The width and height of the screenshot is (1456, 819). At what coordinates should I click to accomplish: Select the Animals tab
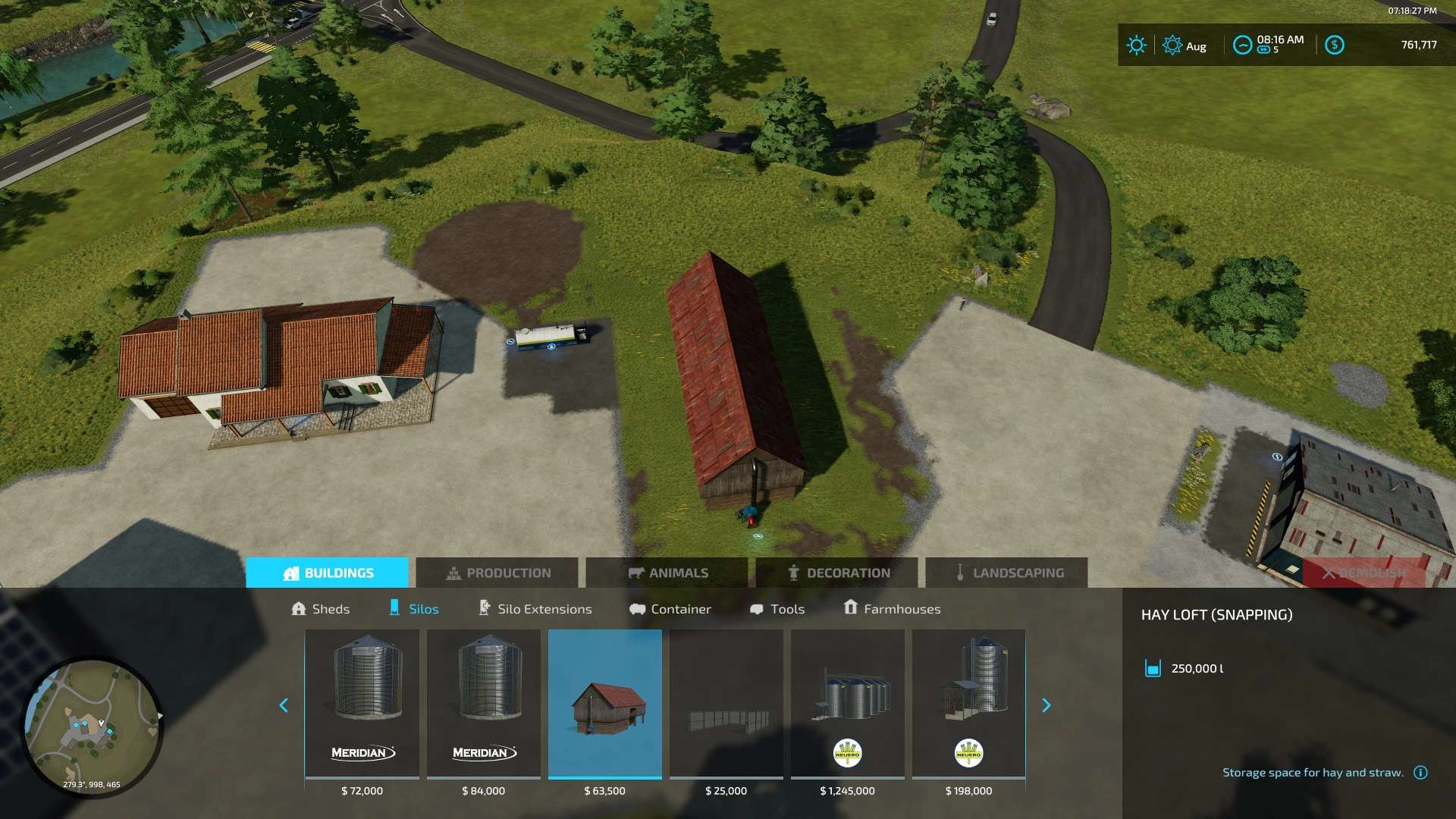[667, 573]
